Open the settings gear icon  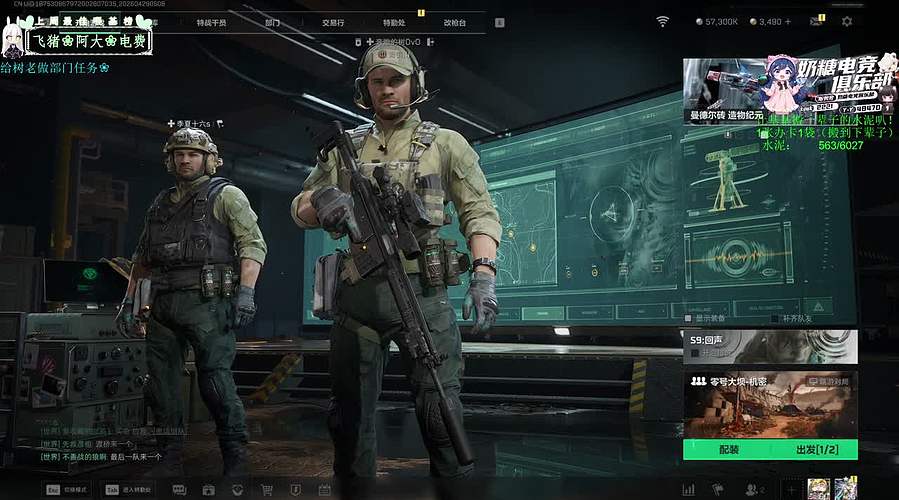[847, 21]
